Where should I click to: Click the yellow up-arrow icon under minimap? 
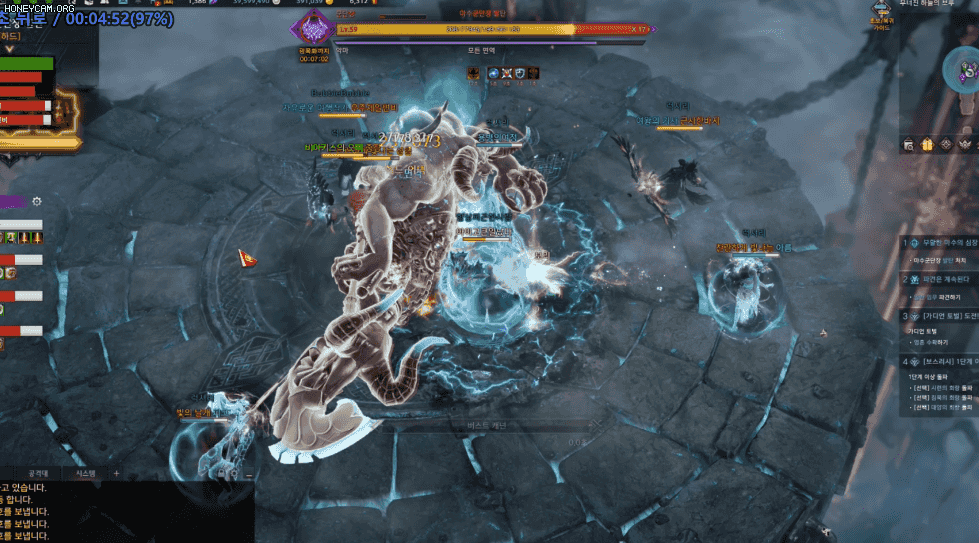click(x=926, y=145)
